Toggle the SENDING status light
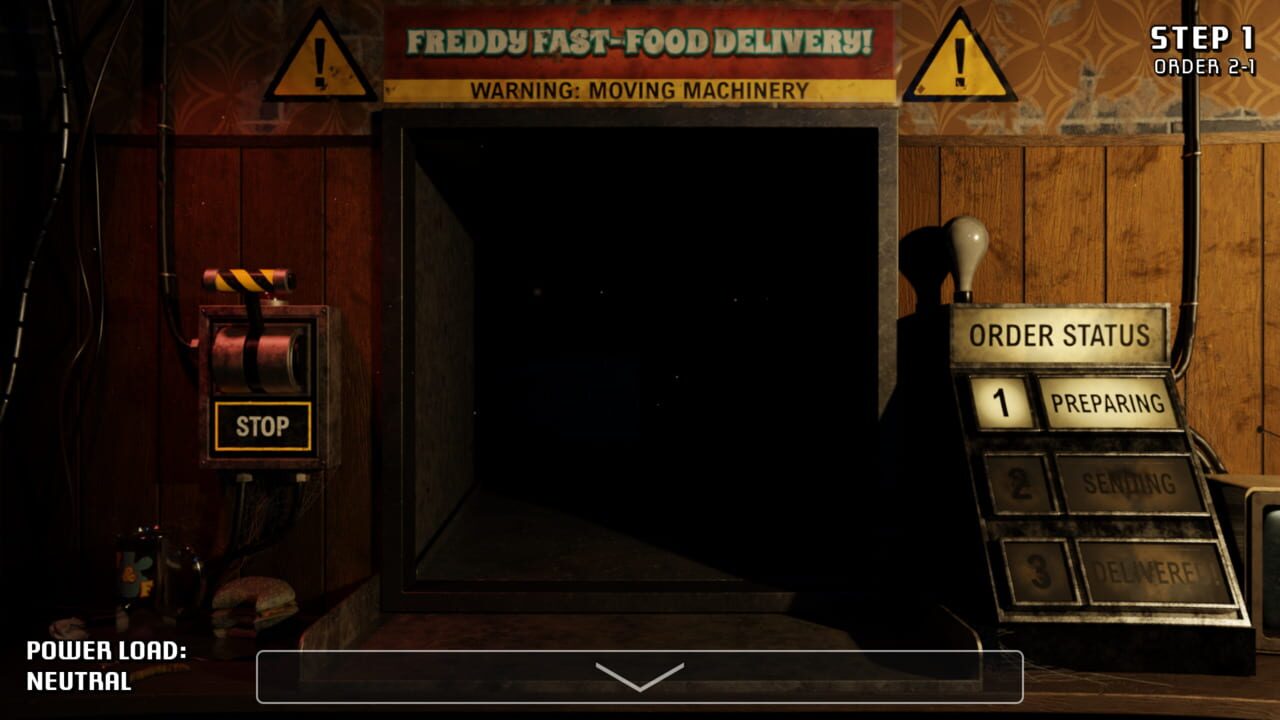This screenshot has height=720, width=1280. pos(1125,483)
